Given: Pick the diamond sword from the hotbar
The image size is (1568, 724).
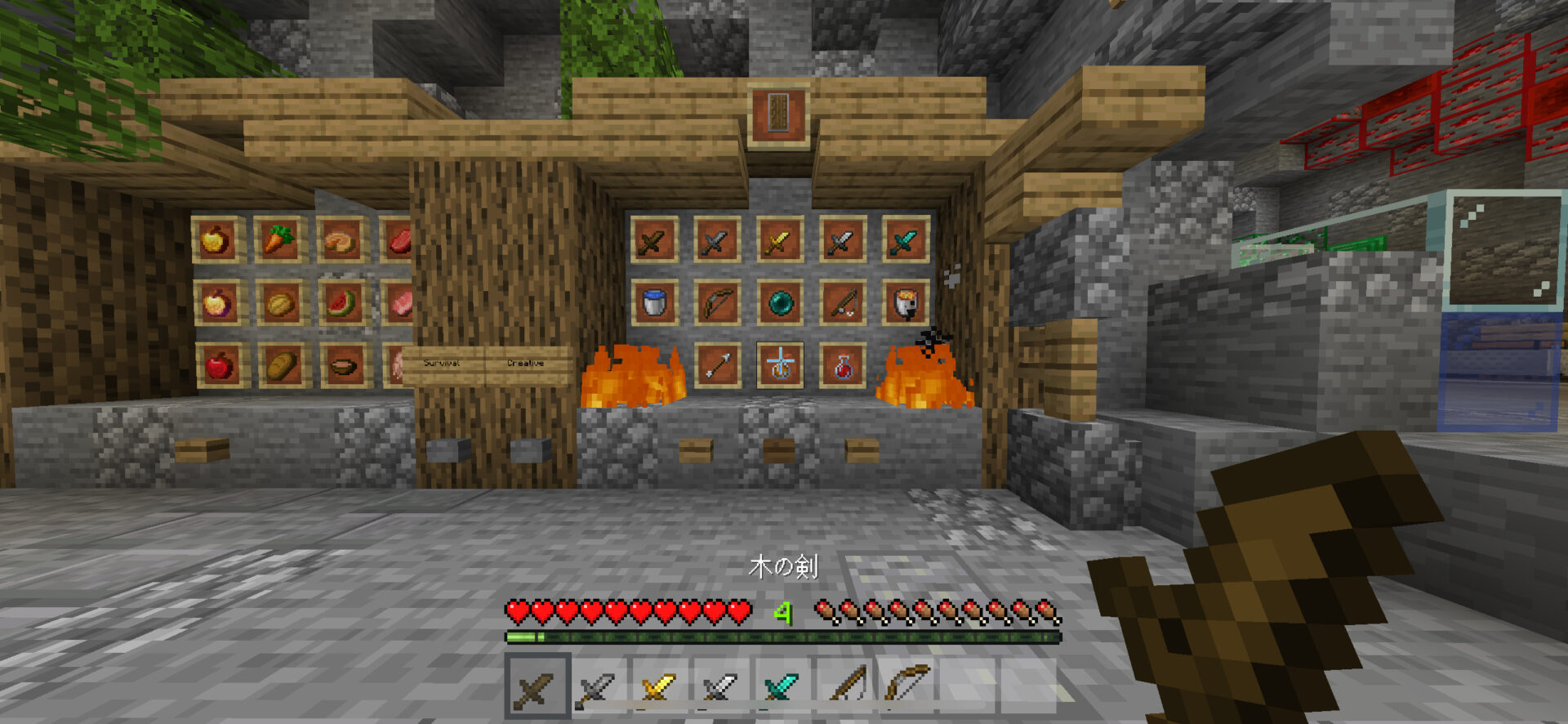Looking at the screenshot, I should (x=782, y=687).
